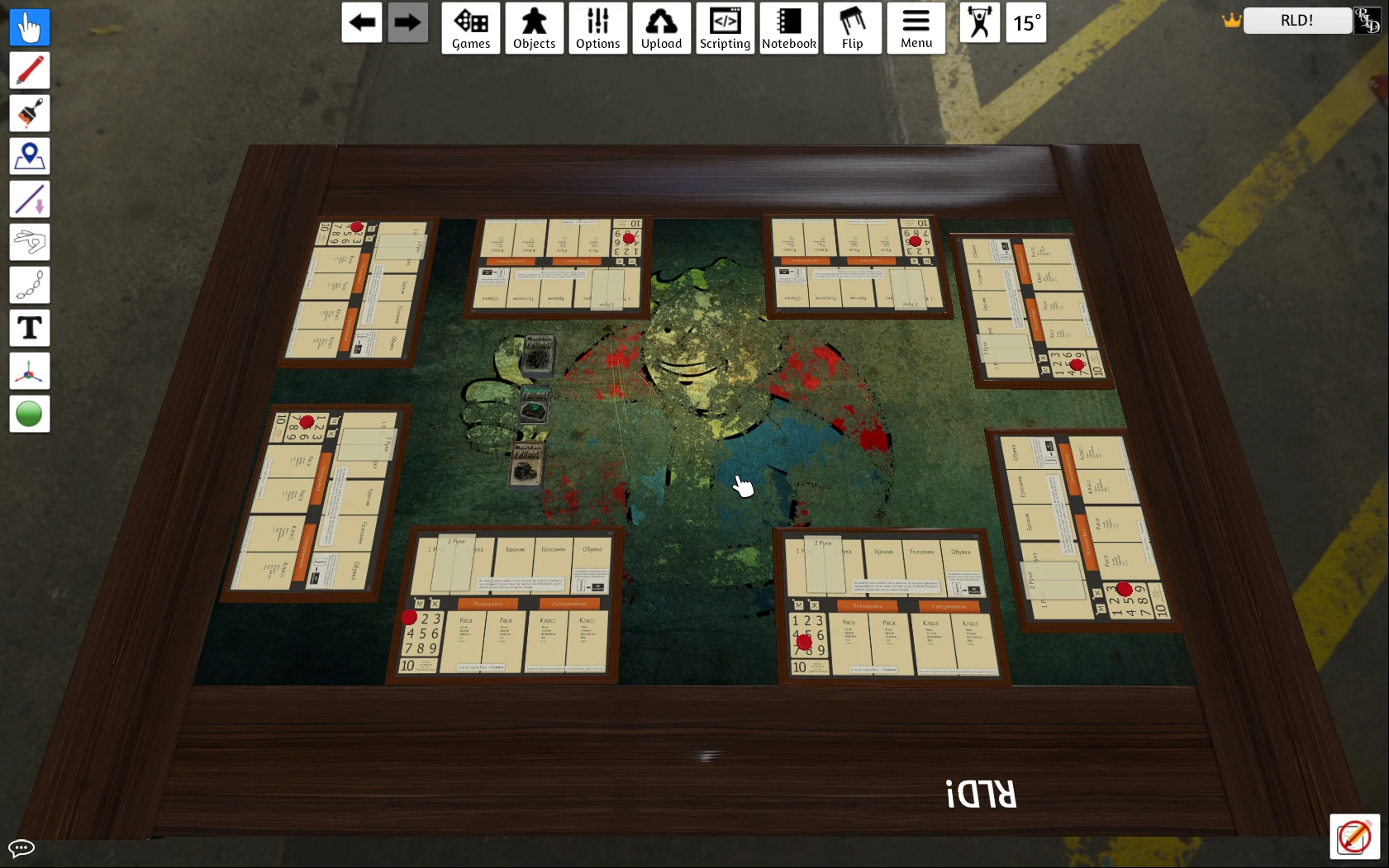Select the Zones map-pin tool
The width and height of the screenshot is (1389, 868).
[x=29, y=156]
